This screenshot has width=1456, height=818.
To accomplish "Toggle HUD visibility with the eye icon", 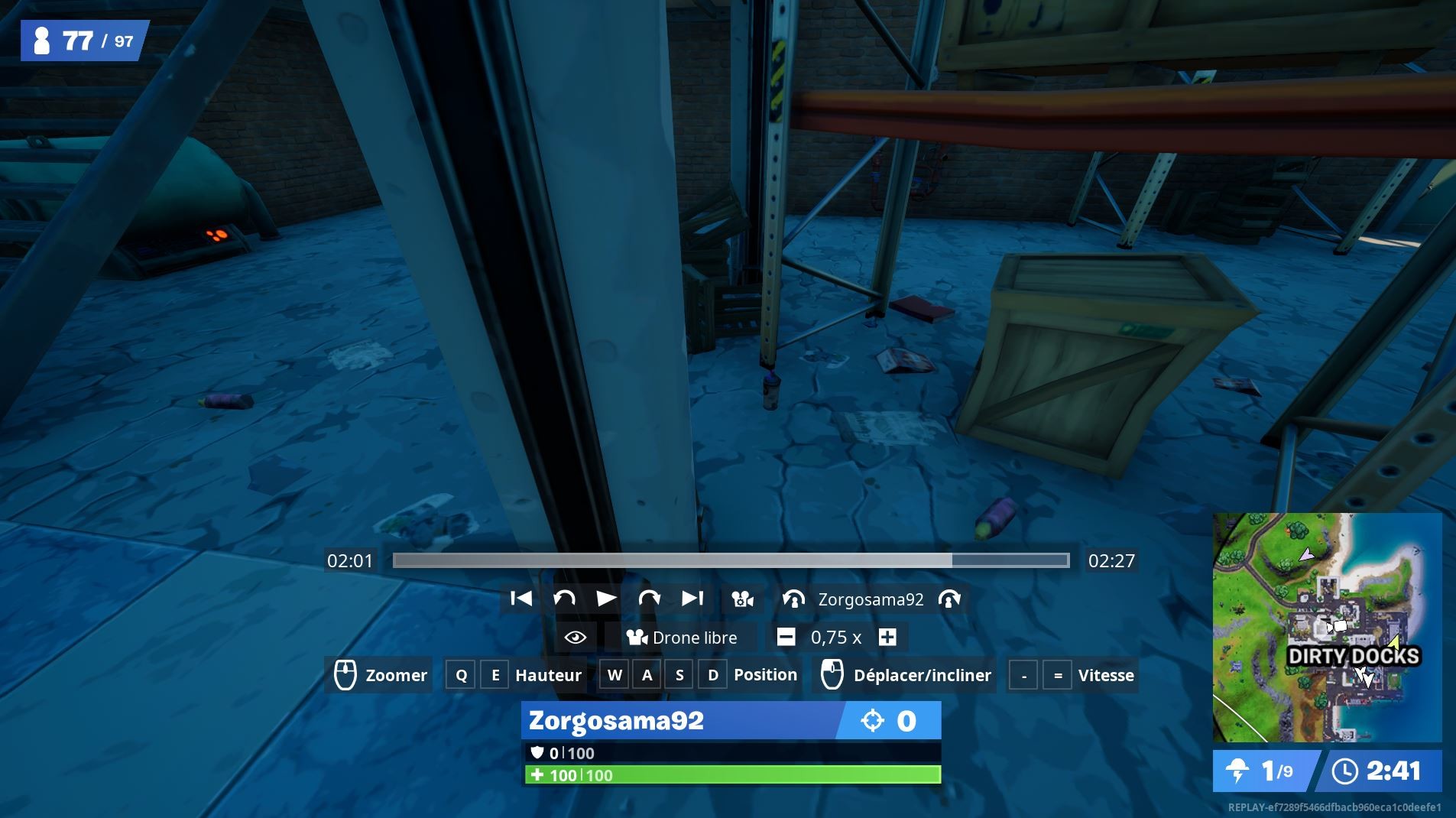I will tap(576, 637).
